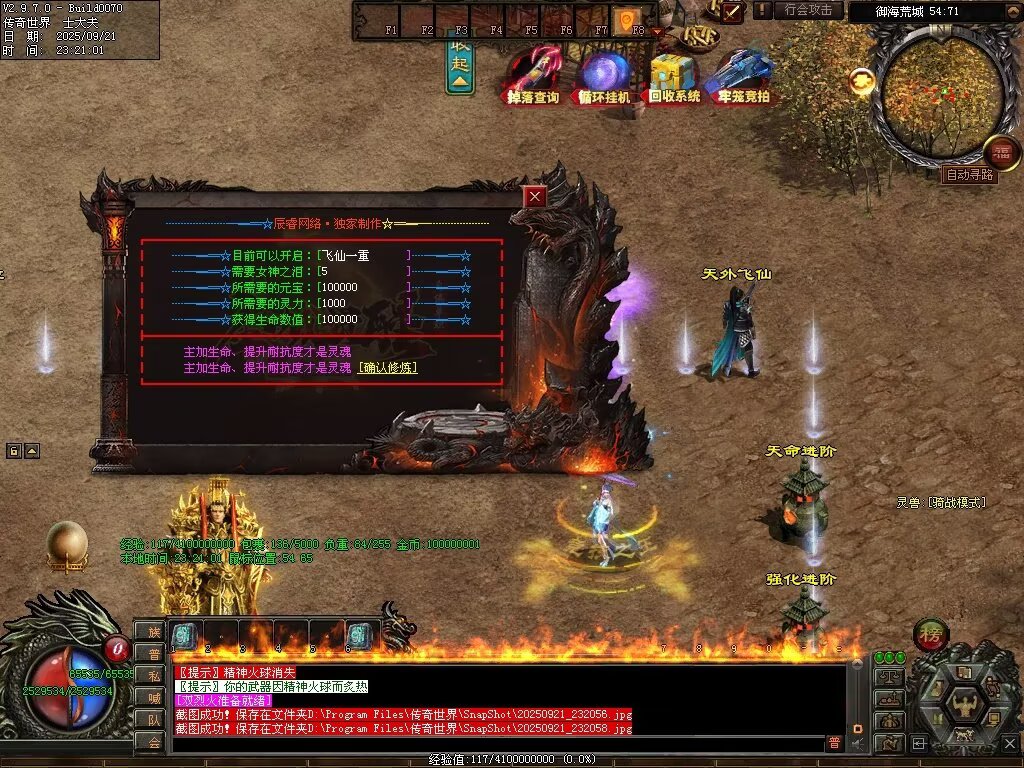Image resolution: width=1024 pixels, height=768 pixels.
Task: Click the balance scales trade button
Action: click(888, 678)
